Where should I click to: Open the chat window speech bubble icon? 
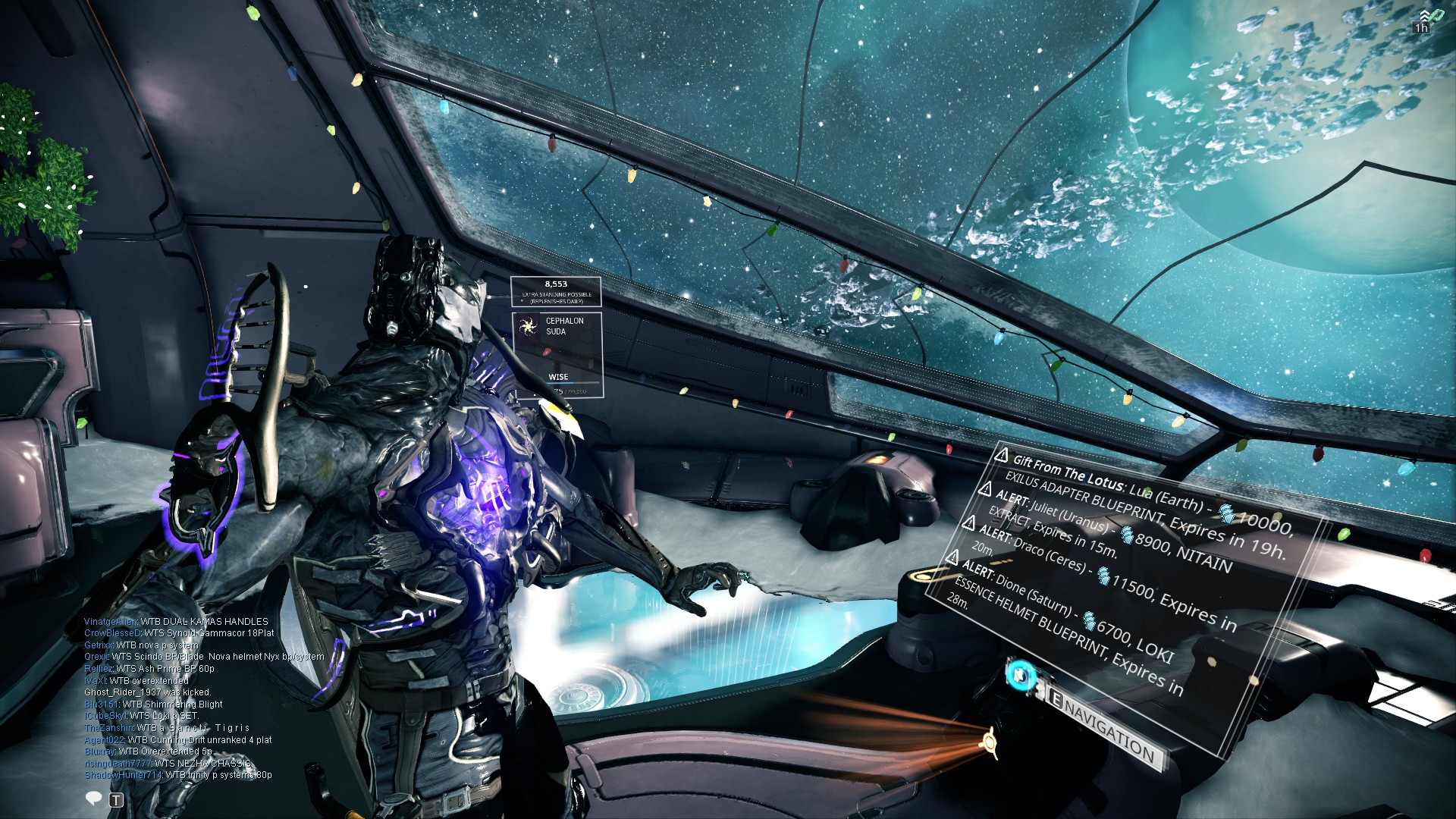coord(94,798)
